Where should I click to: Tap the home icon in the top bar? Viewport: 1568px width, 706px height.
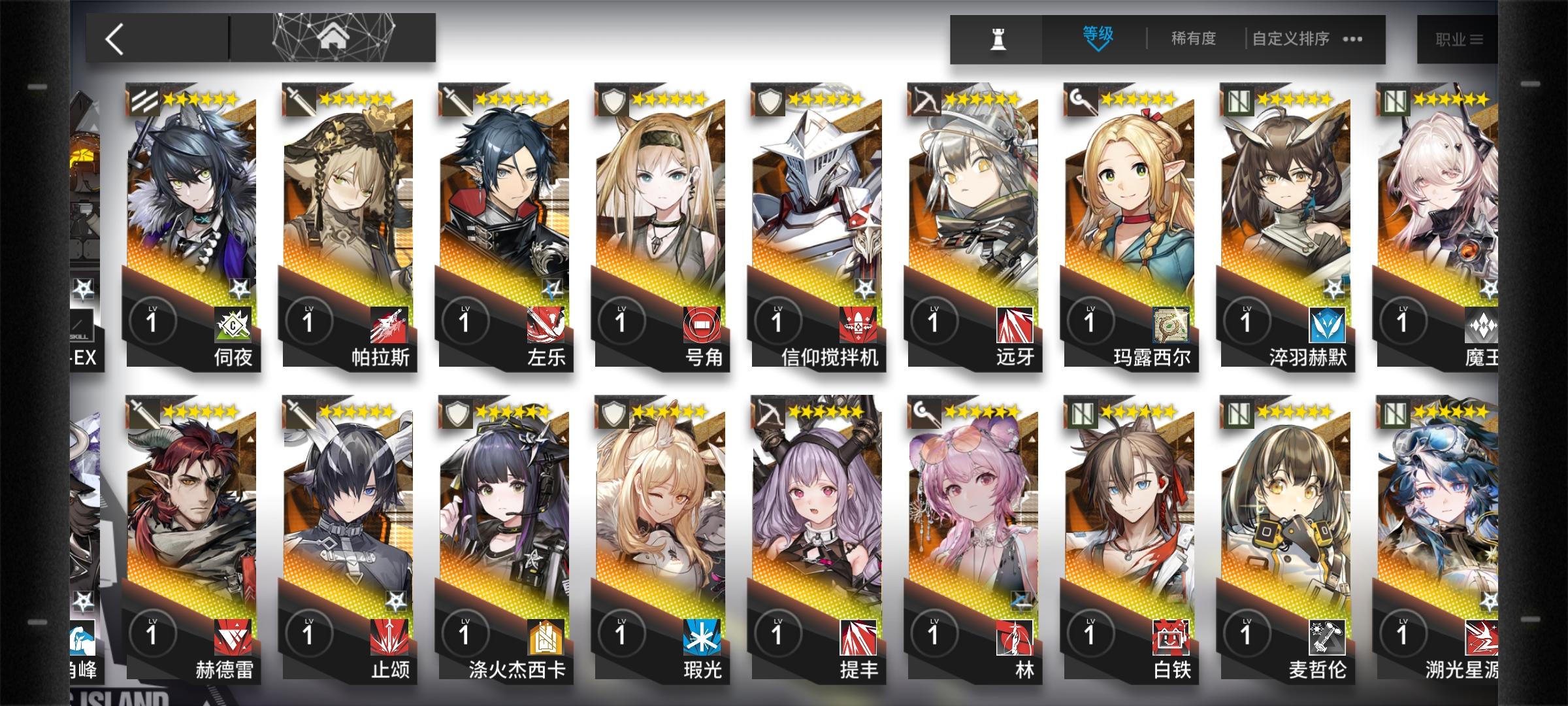(x=334, y=37)
